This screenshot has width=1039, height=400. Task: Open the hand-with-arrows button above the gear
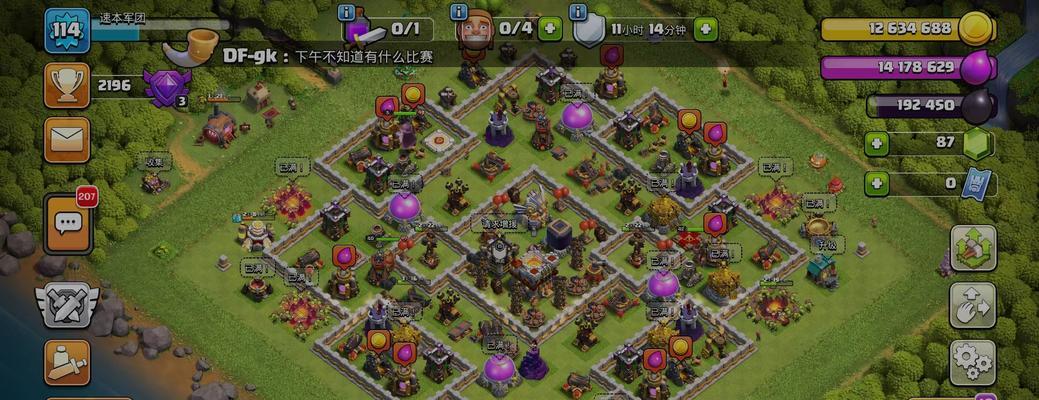(971, 305)
